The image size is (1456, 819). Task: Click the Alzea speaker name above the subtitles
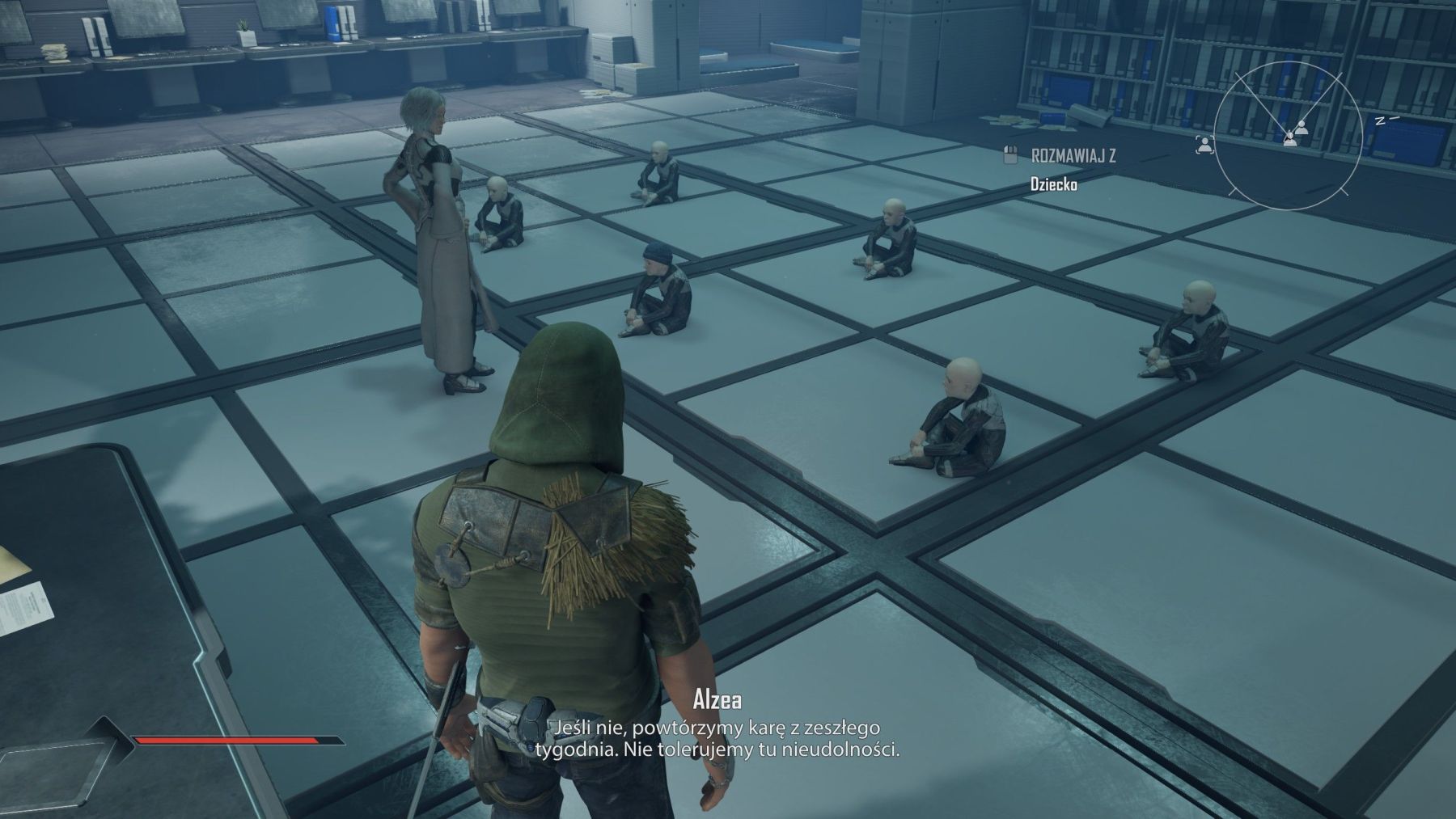click(x=718, y=700)
